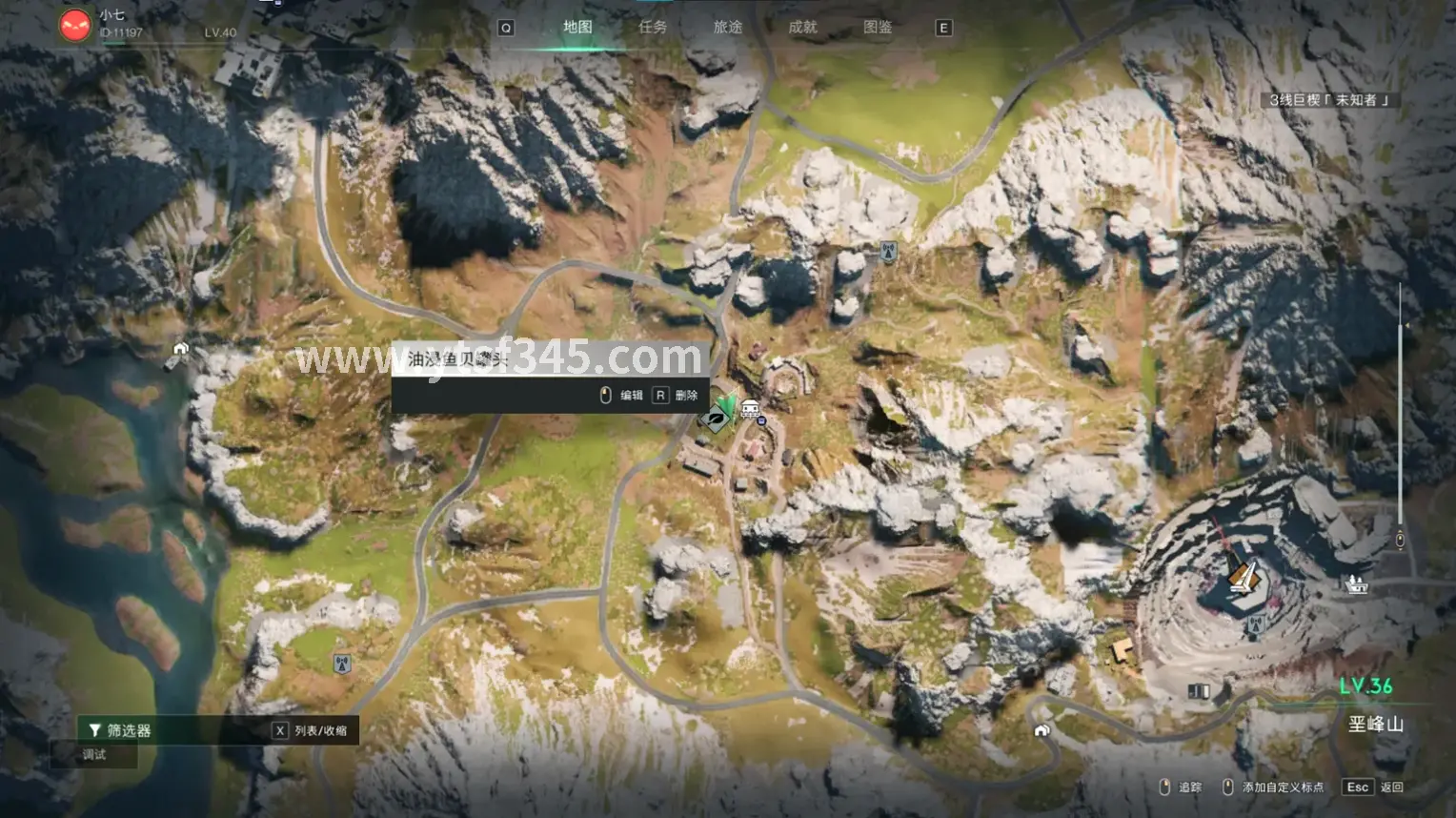Screen dimensions: 1456x818
Task: Select the orange sailboat marker in the quarry
Action: tap(1244, 576)
